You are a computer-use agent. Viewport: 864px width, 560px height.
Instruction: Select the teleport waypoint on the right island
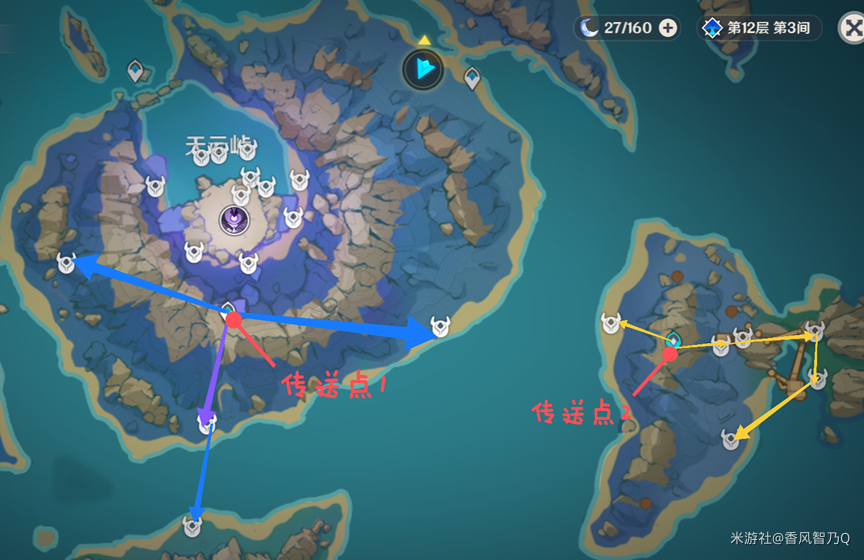(x=673, y=340)
